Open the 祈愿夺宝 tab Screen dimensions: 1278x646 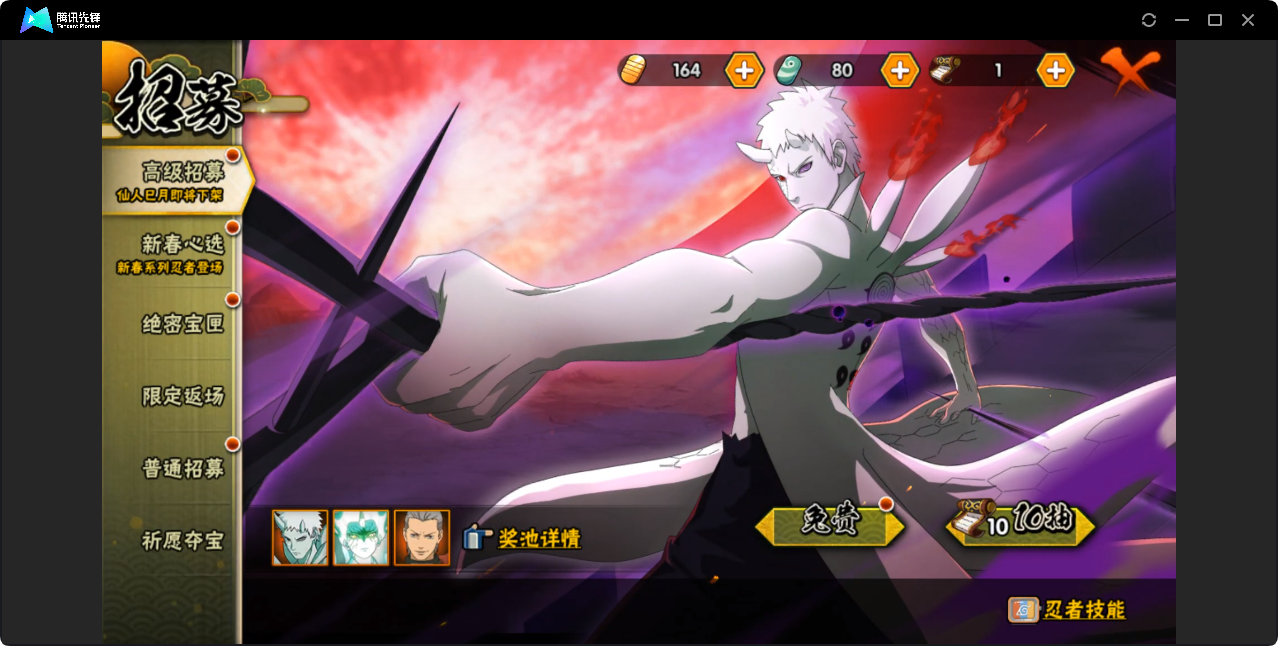(182, 540)
